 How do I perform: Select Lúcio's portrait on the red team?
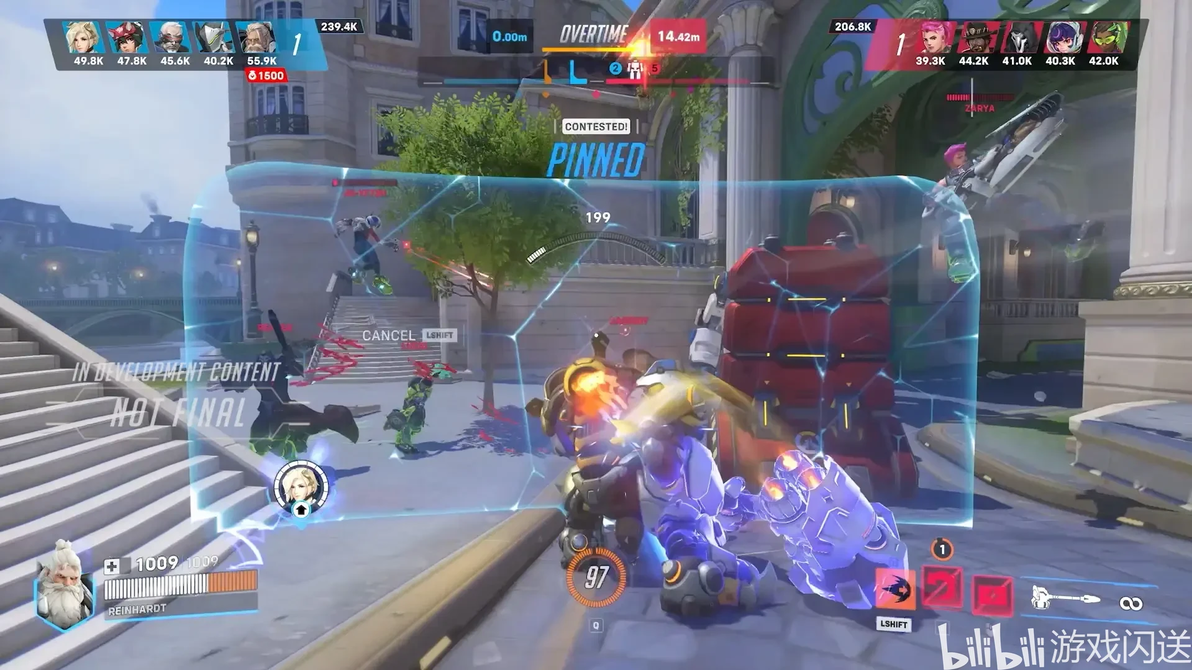point(1104,37)
